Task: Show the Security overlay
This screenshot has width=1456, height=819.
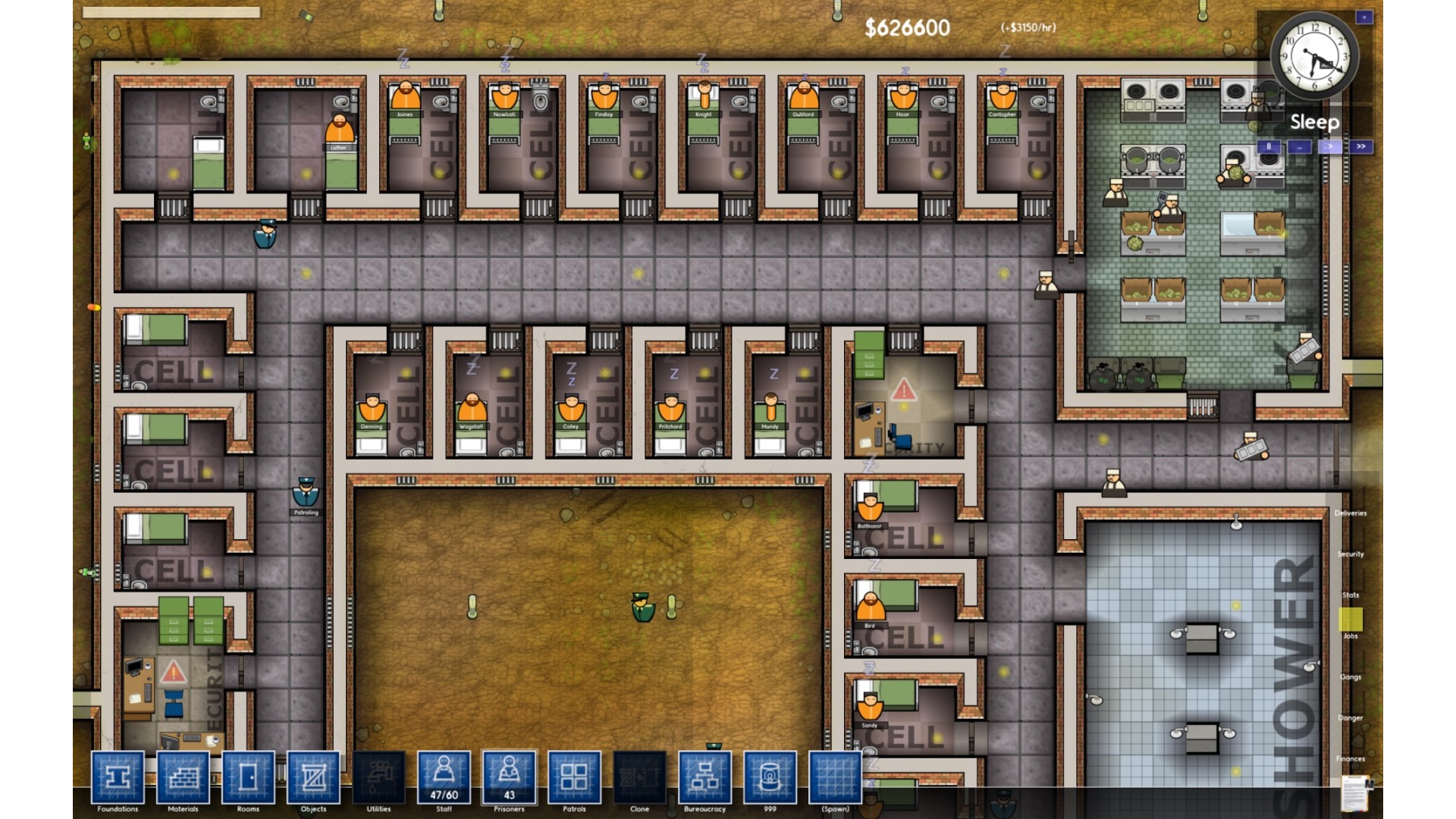Action: pyautogui.click(x=1351, y=554)
